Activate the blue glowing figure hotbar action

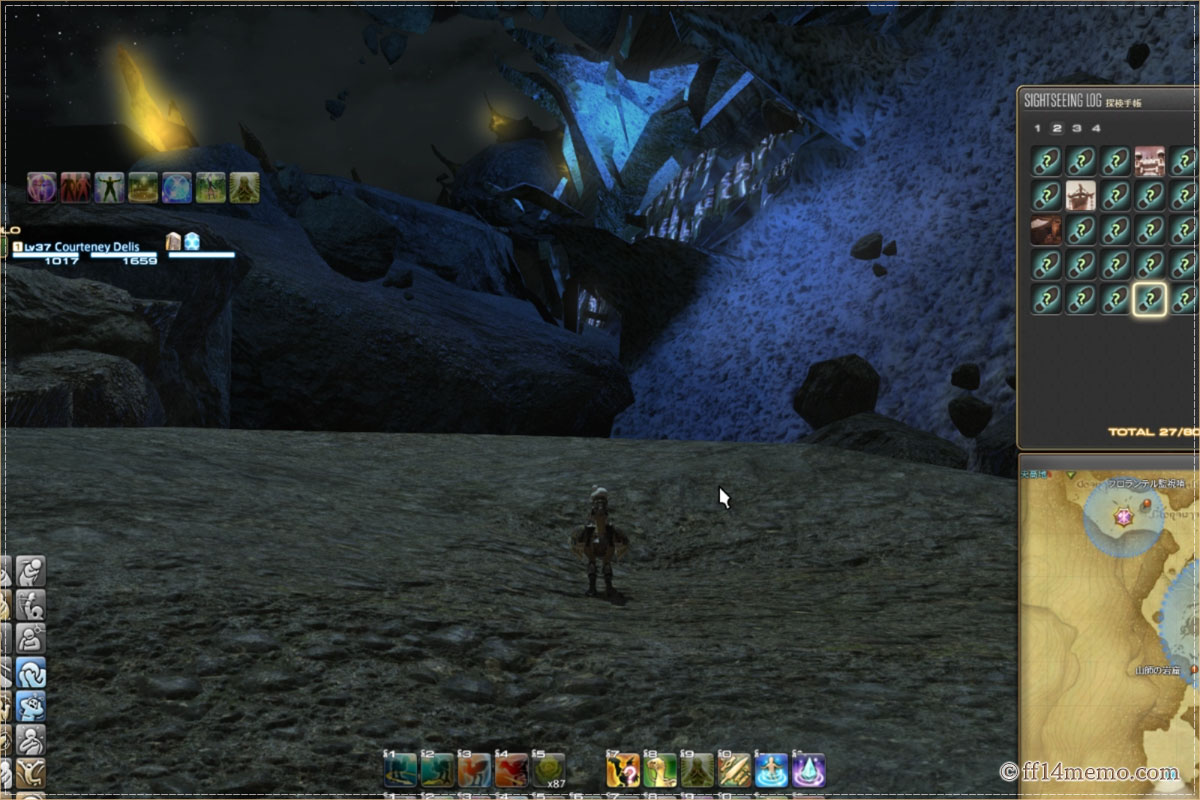click(x=771, y=769)
